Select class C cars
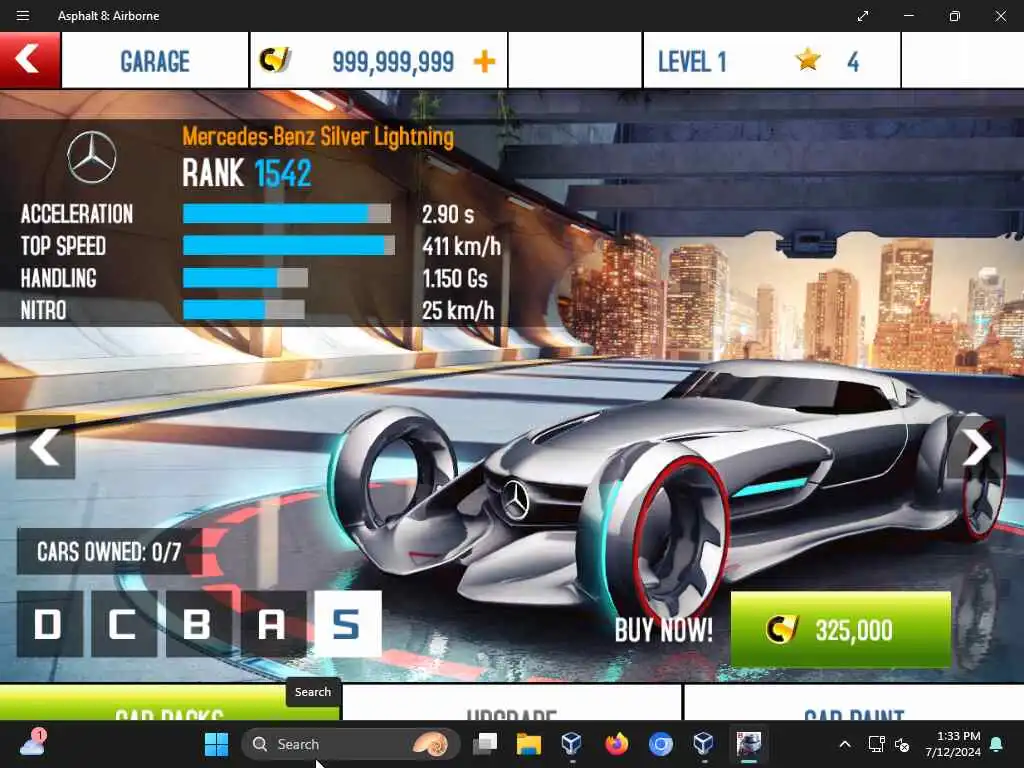Viewport: 1024px width, 768px height. click(x=124, y=624)
